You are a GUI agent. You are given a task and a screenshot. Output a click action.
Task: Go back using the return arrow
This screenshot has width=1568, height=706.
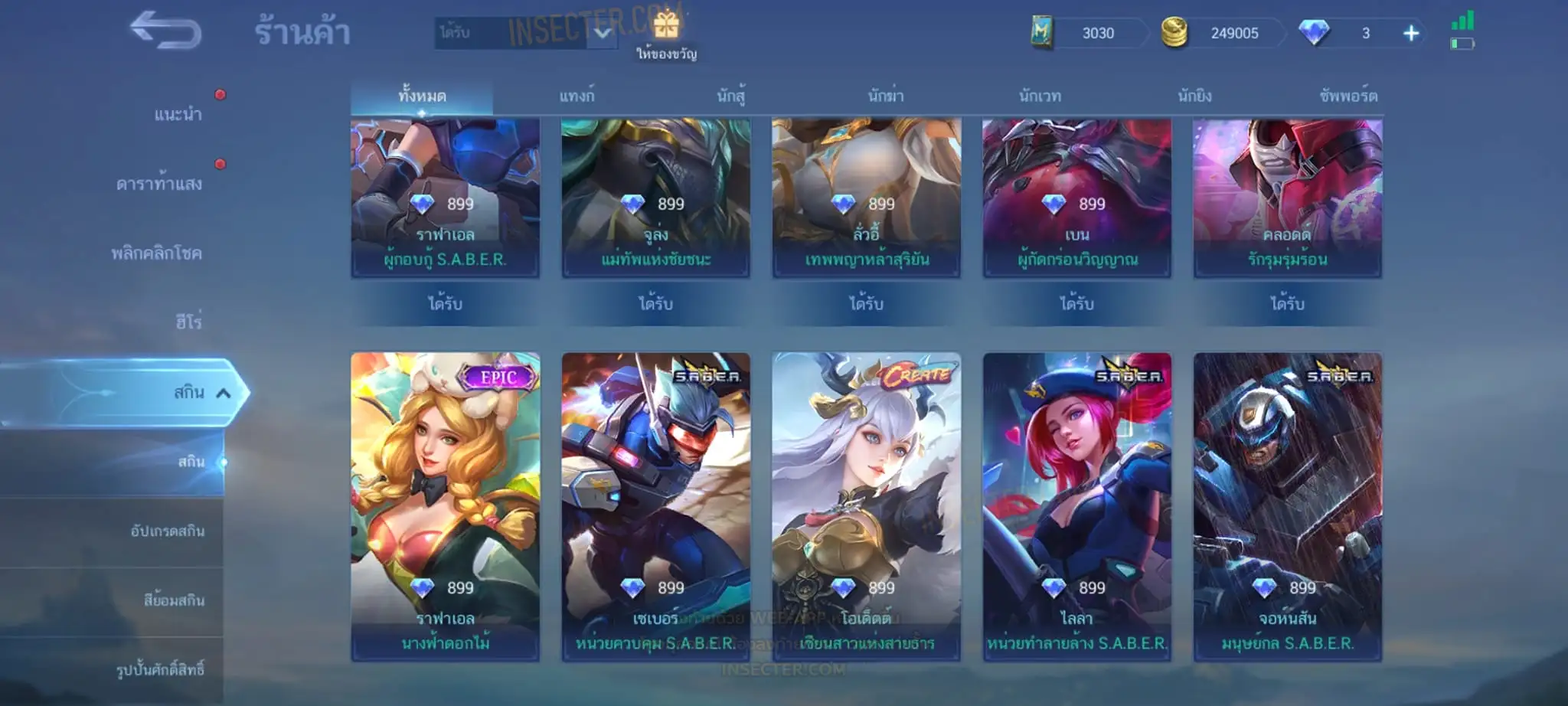pyautogui.click(x=165, y=32)
